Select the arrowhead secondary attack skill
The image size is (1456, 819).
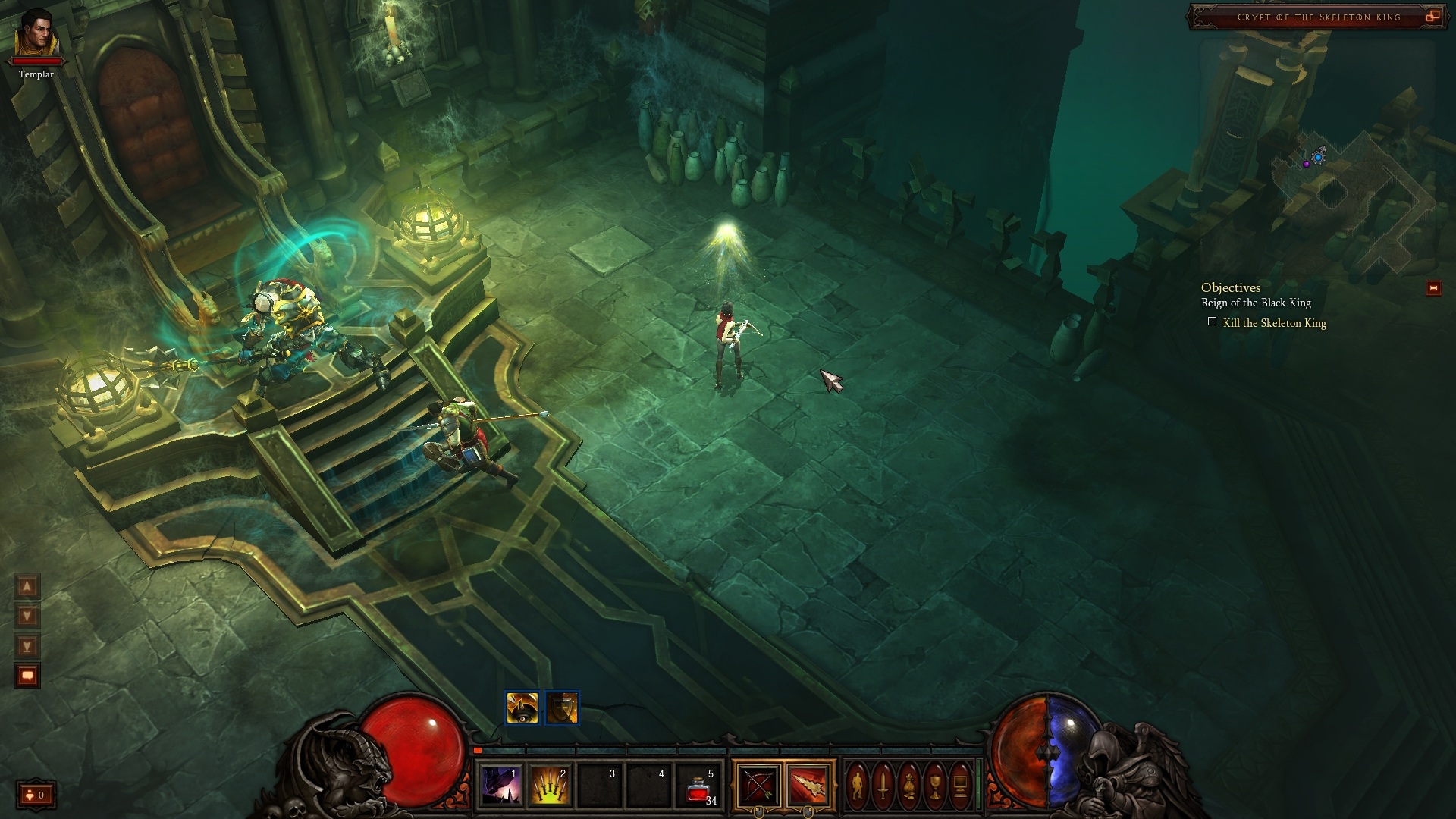808,785
